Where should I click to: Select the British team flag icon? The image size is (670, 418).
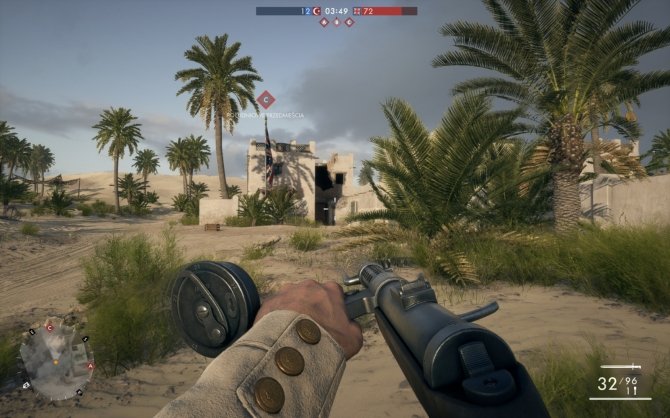point(356,11)
